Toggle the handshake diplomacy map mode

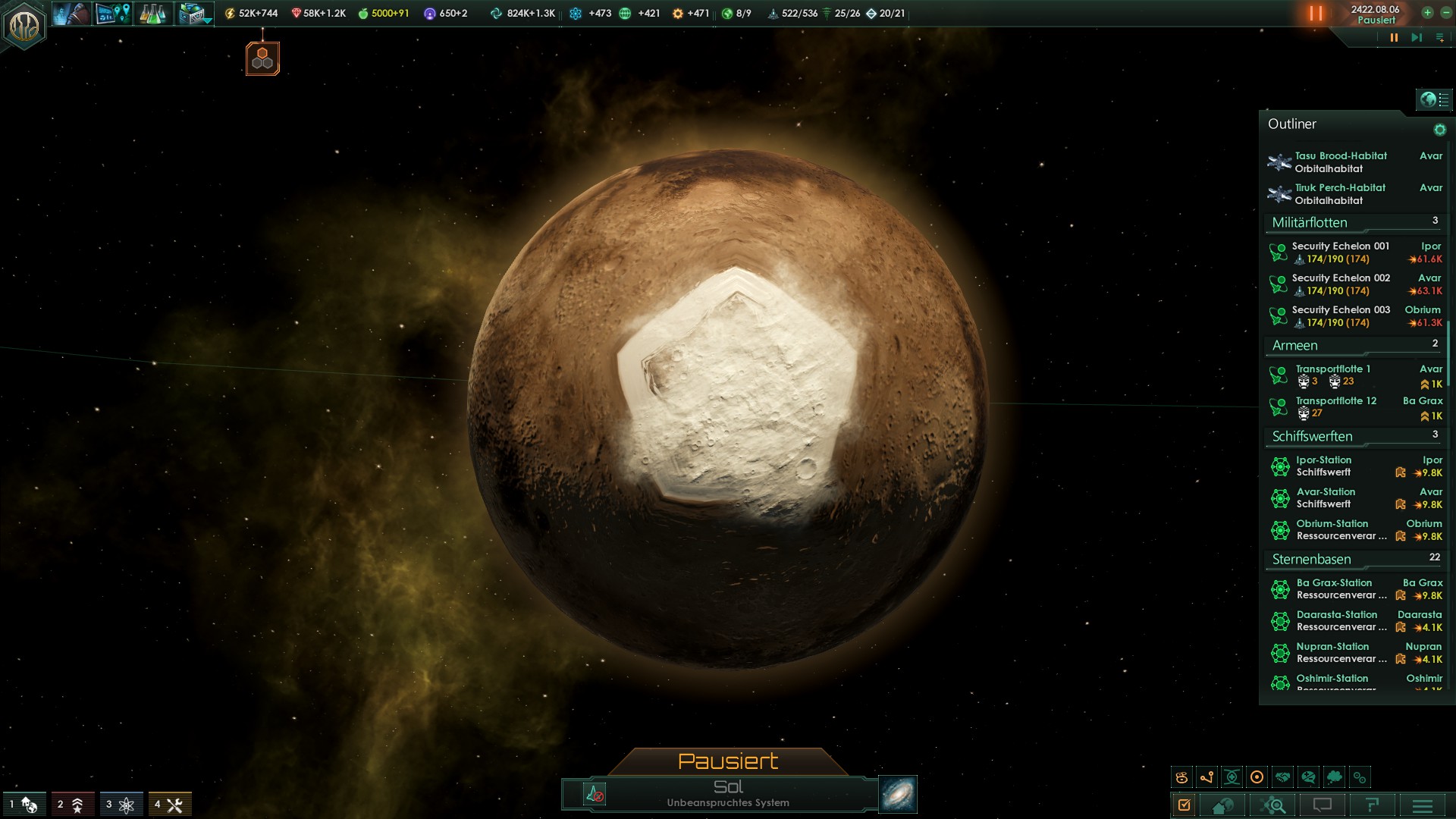pos(1282,777)
